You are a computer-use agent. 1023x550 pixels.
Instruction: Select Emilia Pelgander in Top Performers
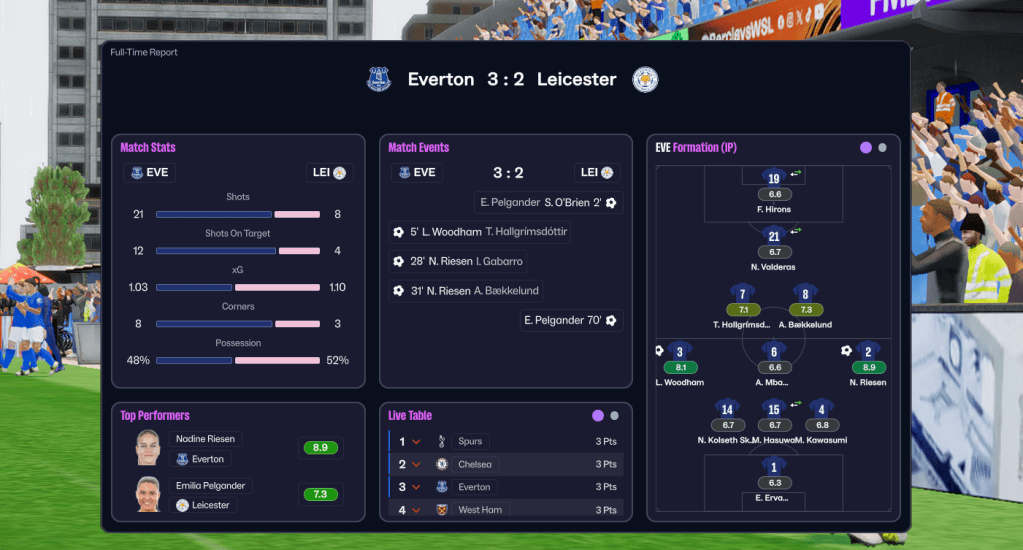pyautogui.click(x=238, y=494)
